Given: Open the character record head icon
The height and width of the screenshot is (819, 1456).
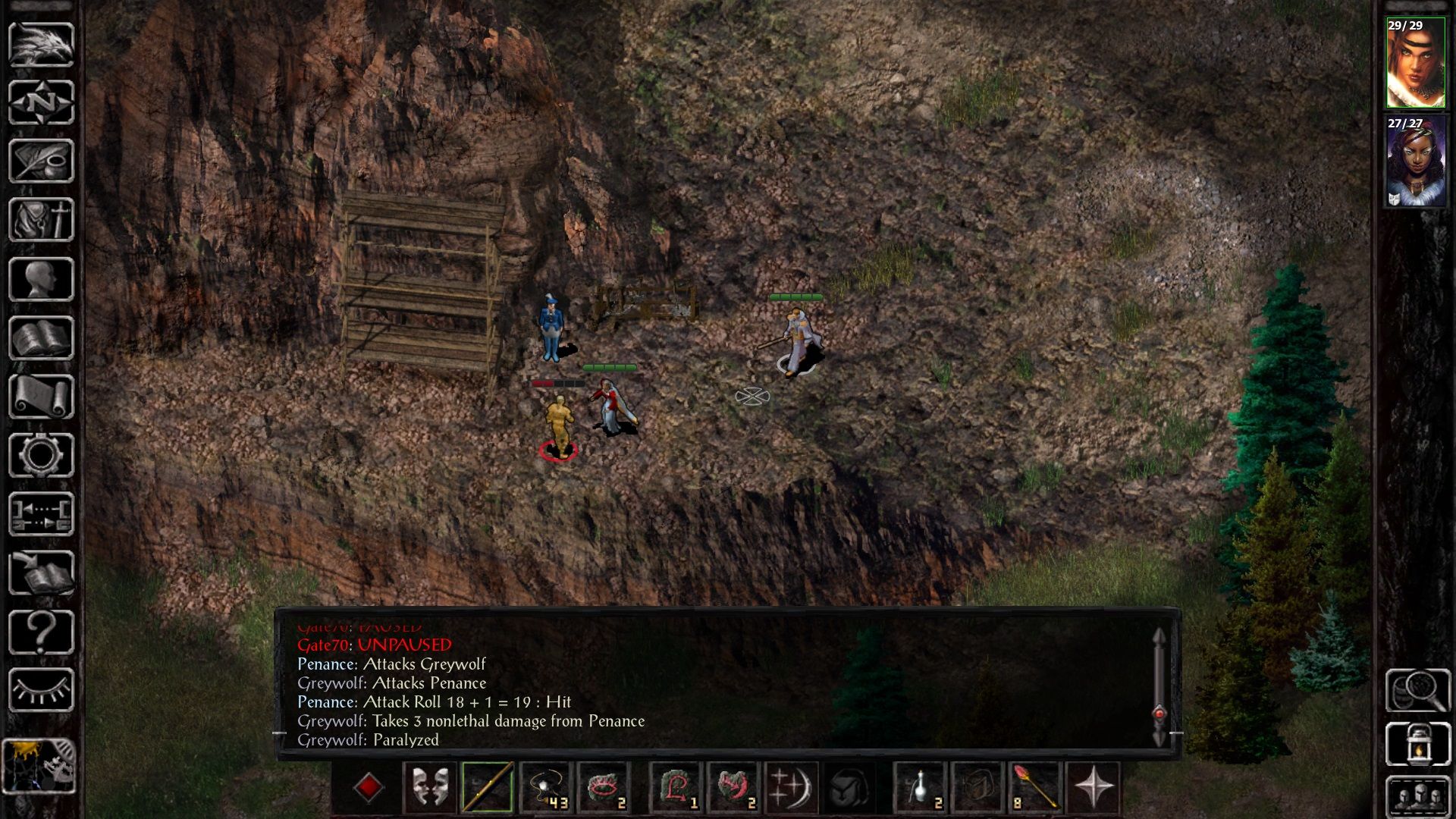Looking at the screenshot, I should click(x=41, y=279).
